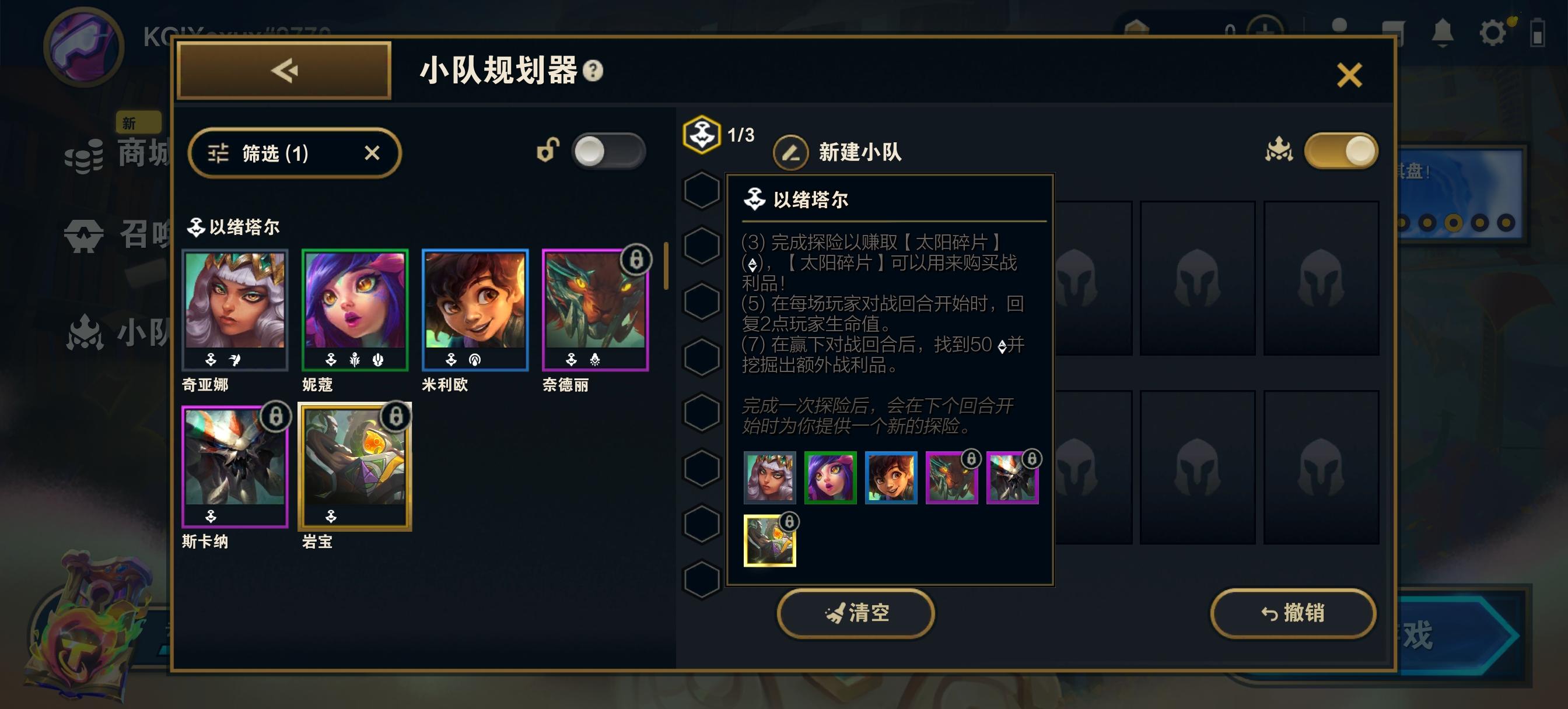Image resolution: width=1568 pixels, height=709 pixels.
Task: Open the pencil edit icon to rename 新建小队
Action: (789, 152)
